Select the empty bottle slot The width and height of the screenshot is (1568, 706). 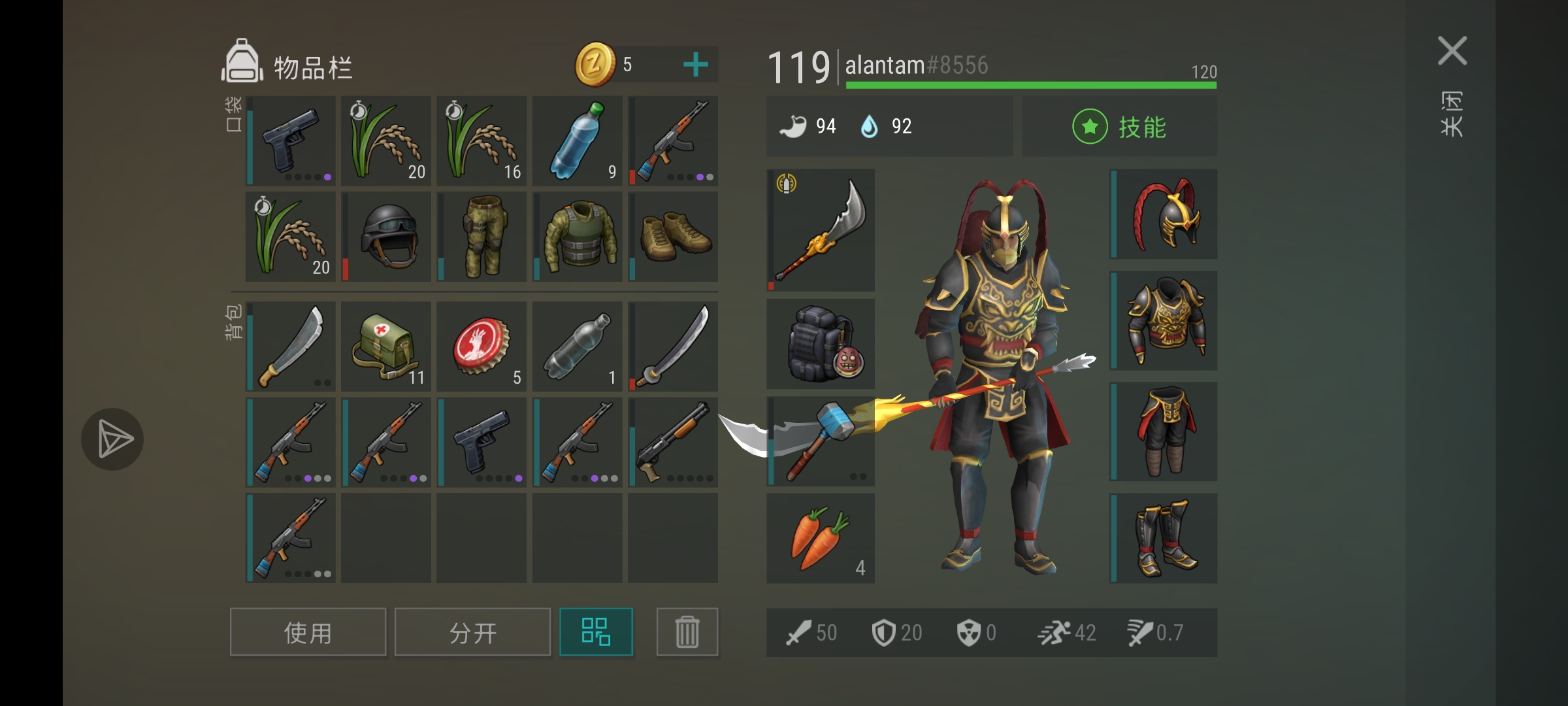578,346
